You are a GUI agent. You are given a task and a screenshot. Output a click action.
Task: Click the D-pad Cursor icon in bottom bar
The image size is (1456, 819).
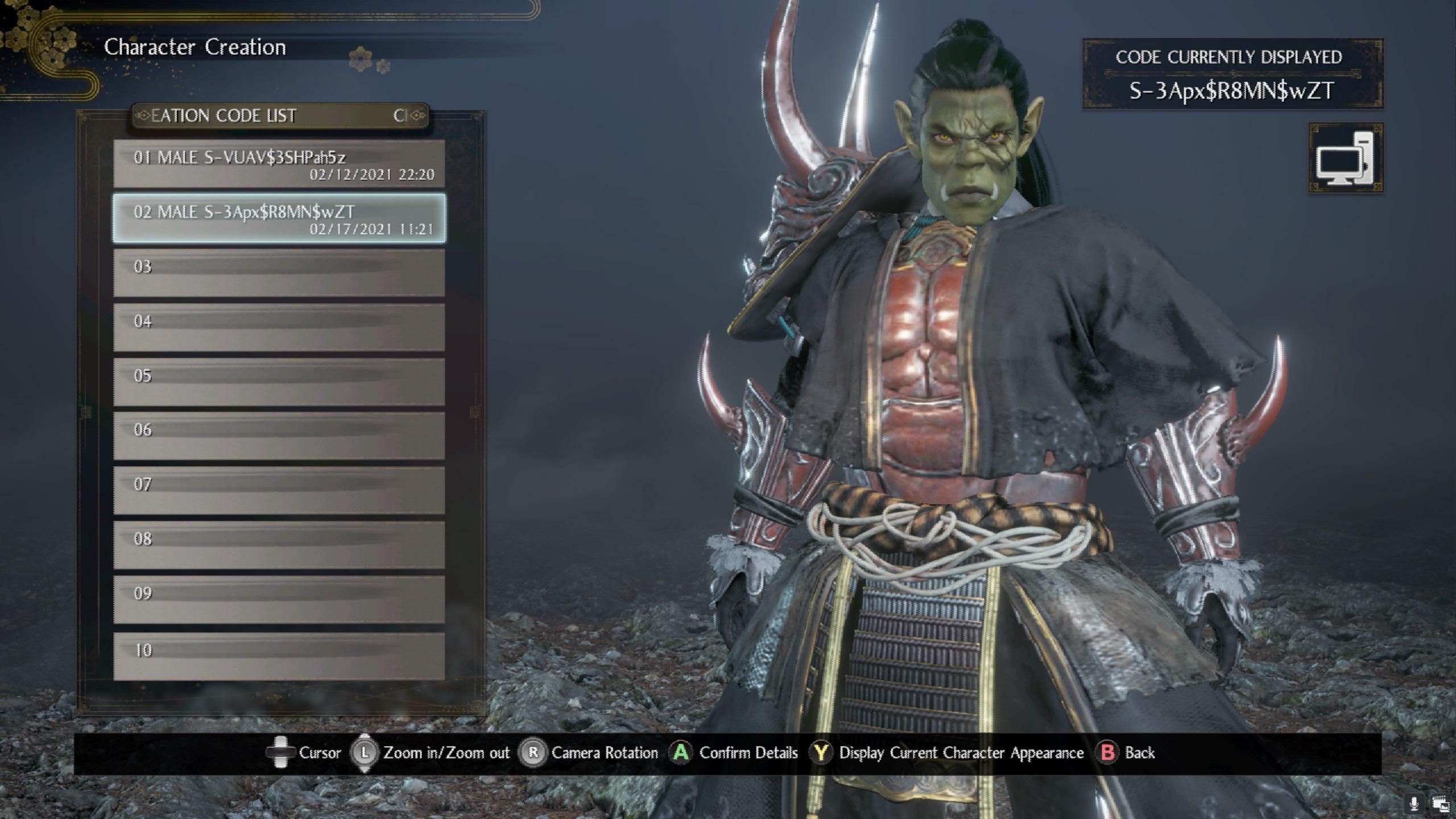pyautogui.click(x=280, y=752)
